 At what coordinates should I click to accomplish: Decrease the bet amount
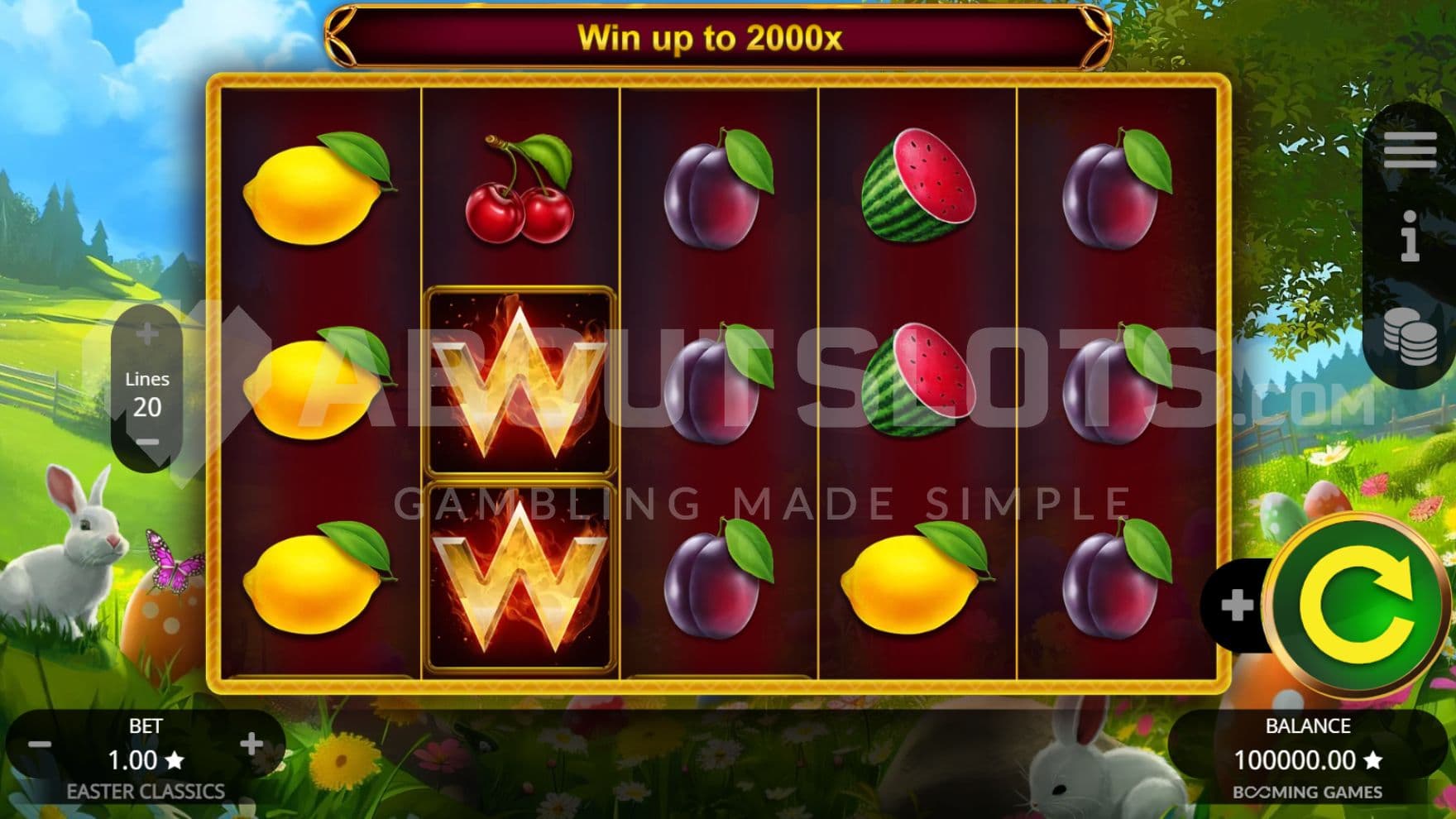(40, 745)
